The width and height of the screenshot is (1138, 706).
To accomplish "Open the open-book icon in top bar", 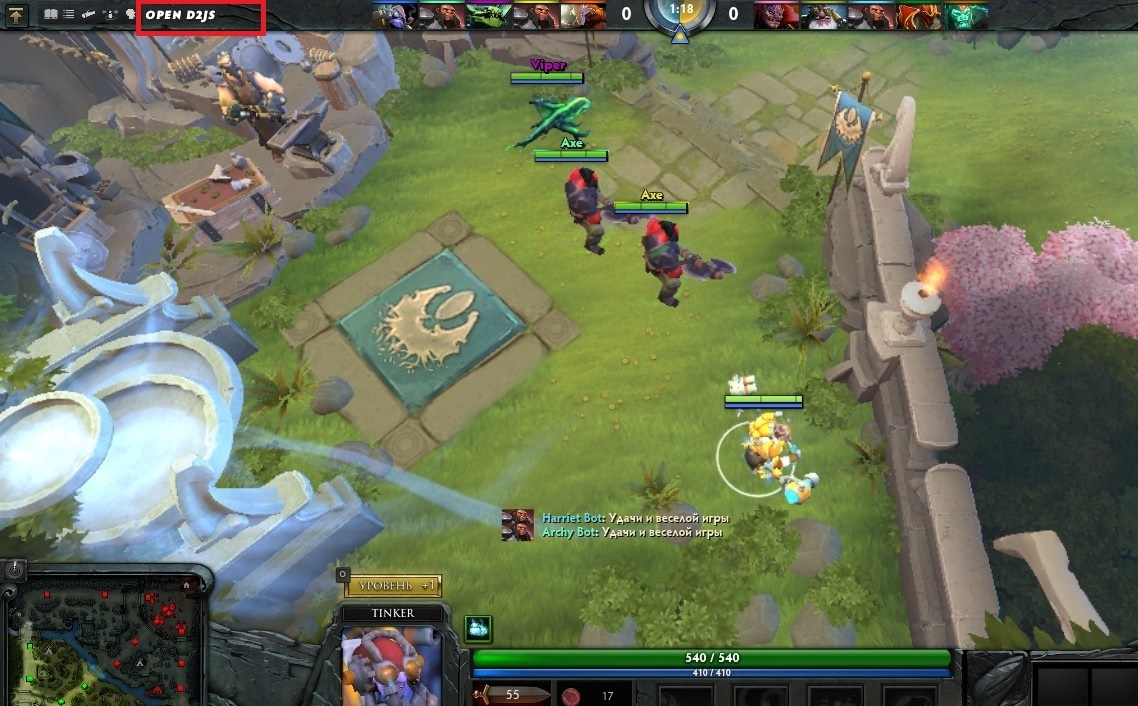I will (51, 16).
